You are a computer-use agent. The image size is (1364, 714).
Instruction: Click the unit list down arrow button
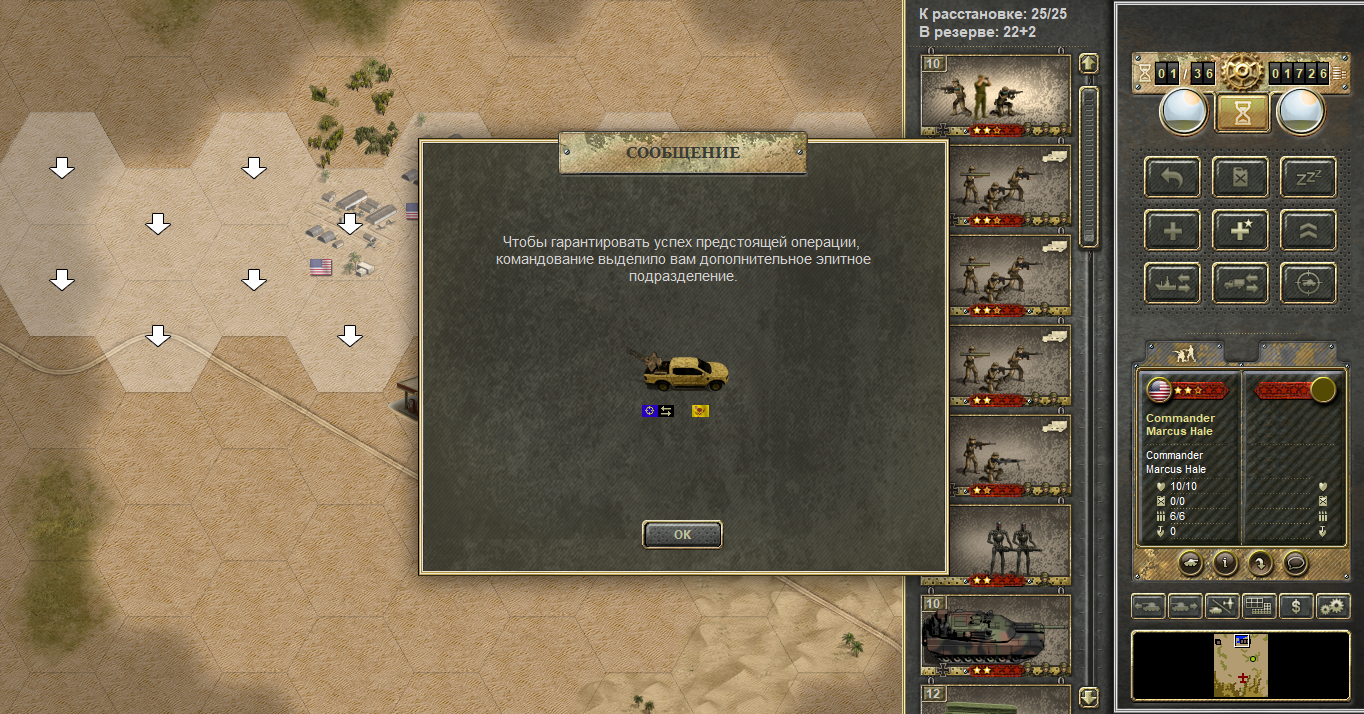(1089, 696)
